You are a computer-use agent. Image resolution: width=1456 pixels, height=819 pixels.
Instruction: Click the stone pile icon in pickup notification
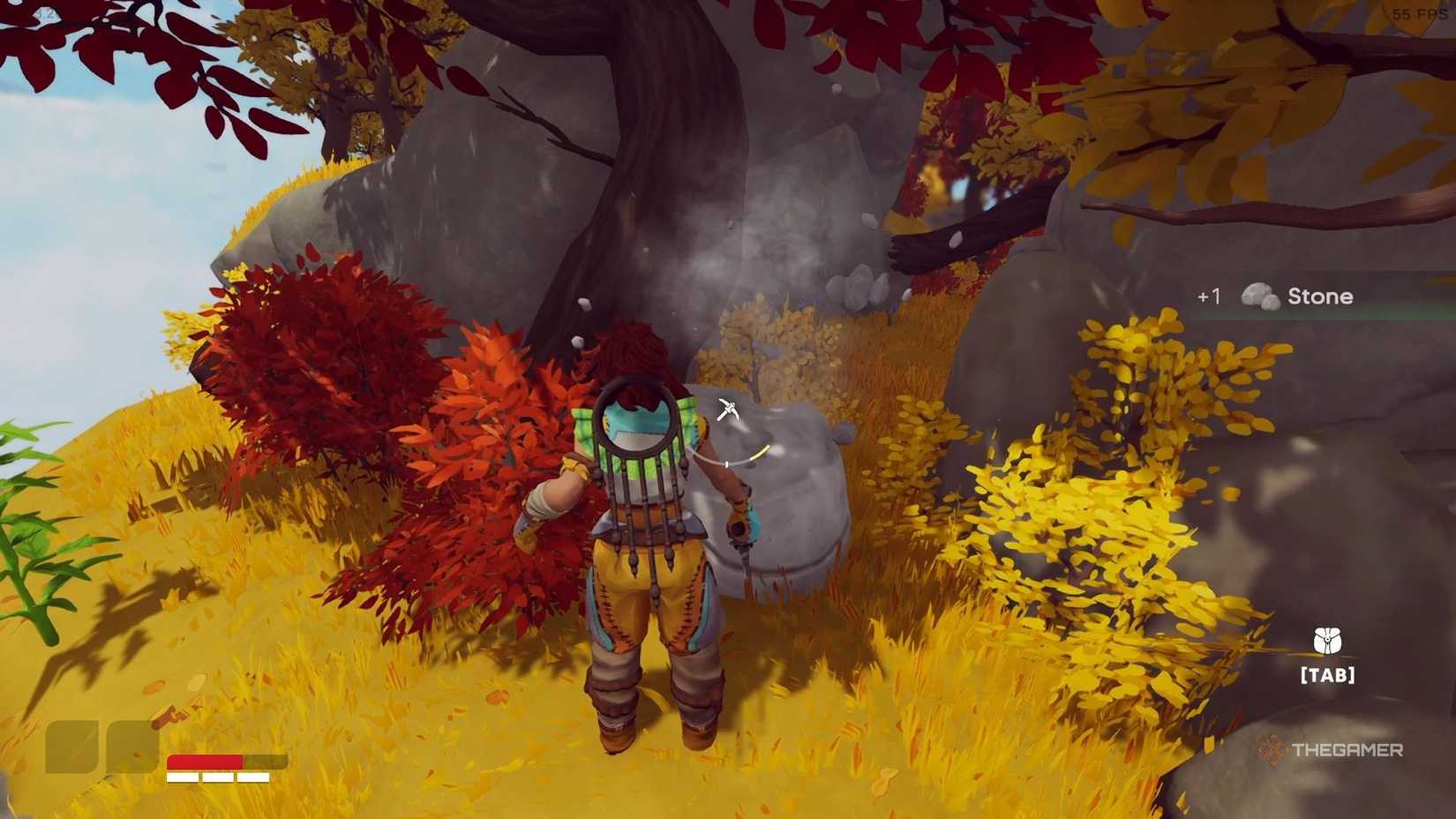1259,297
